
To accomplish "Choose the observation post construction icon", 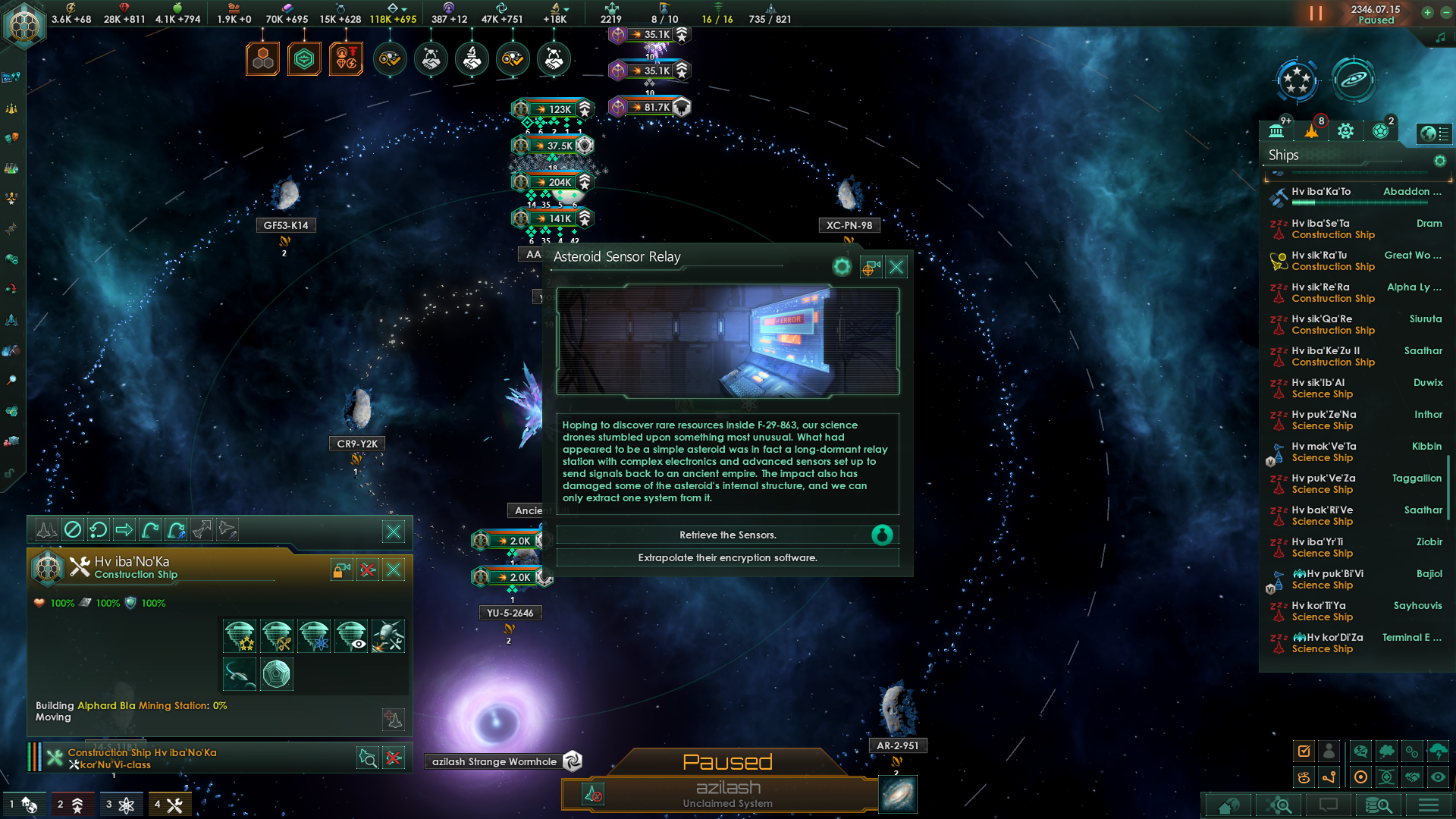I will [x=353, y=636].
